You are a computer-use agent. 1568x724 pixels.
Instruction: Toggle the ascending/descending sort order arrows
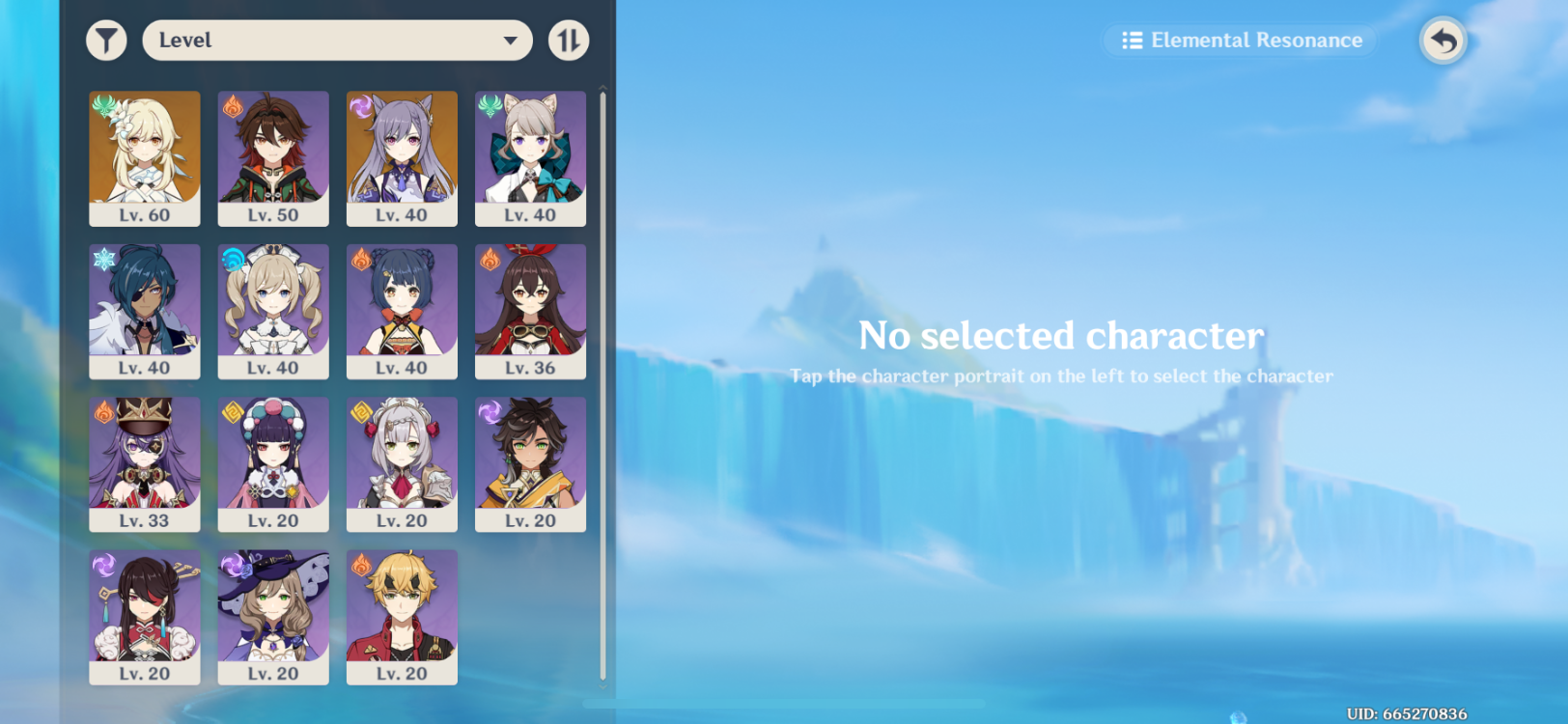(x=569, y=41)
